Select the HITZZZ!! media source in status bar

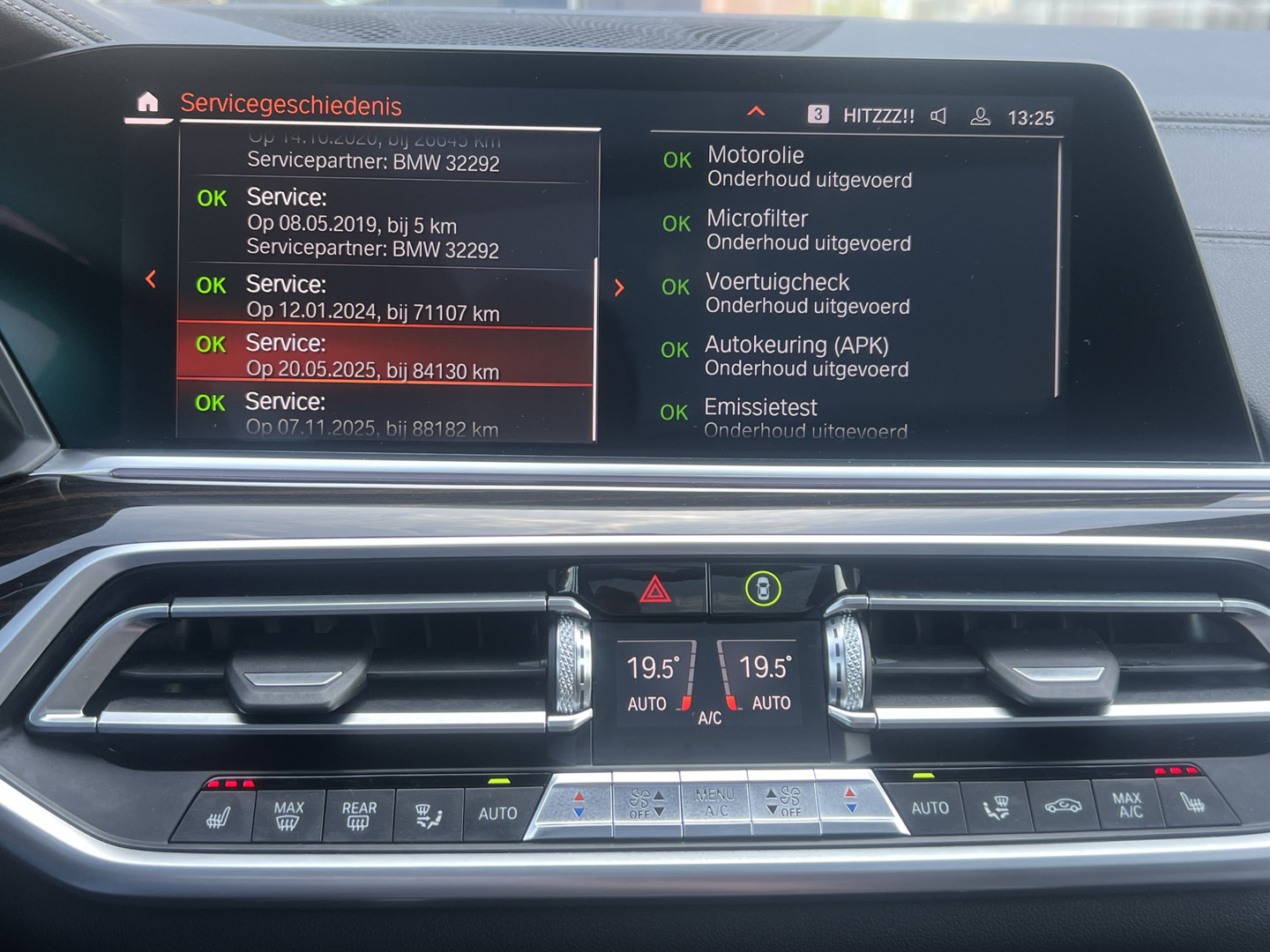[x=879, y=114]
